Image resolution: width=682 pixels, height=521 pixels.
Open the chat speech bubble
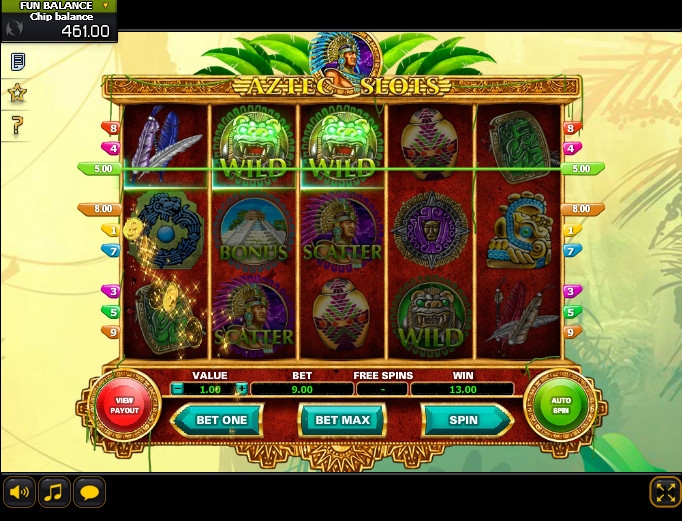[90, 492]
